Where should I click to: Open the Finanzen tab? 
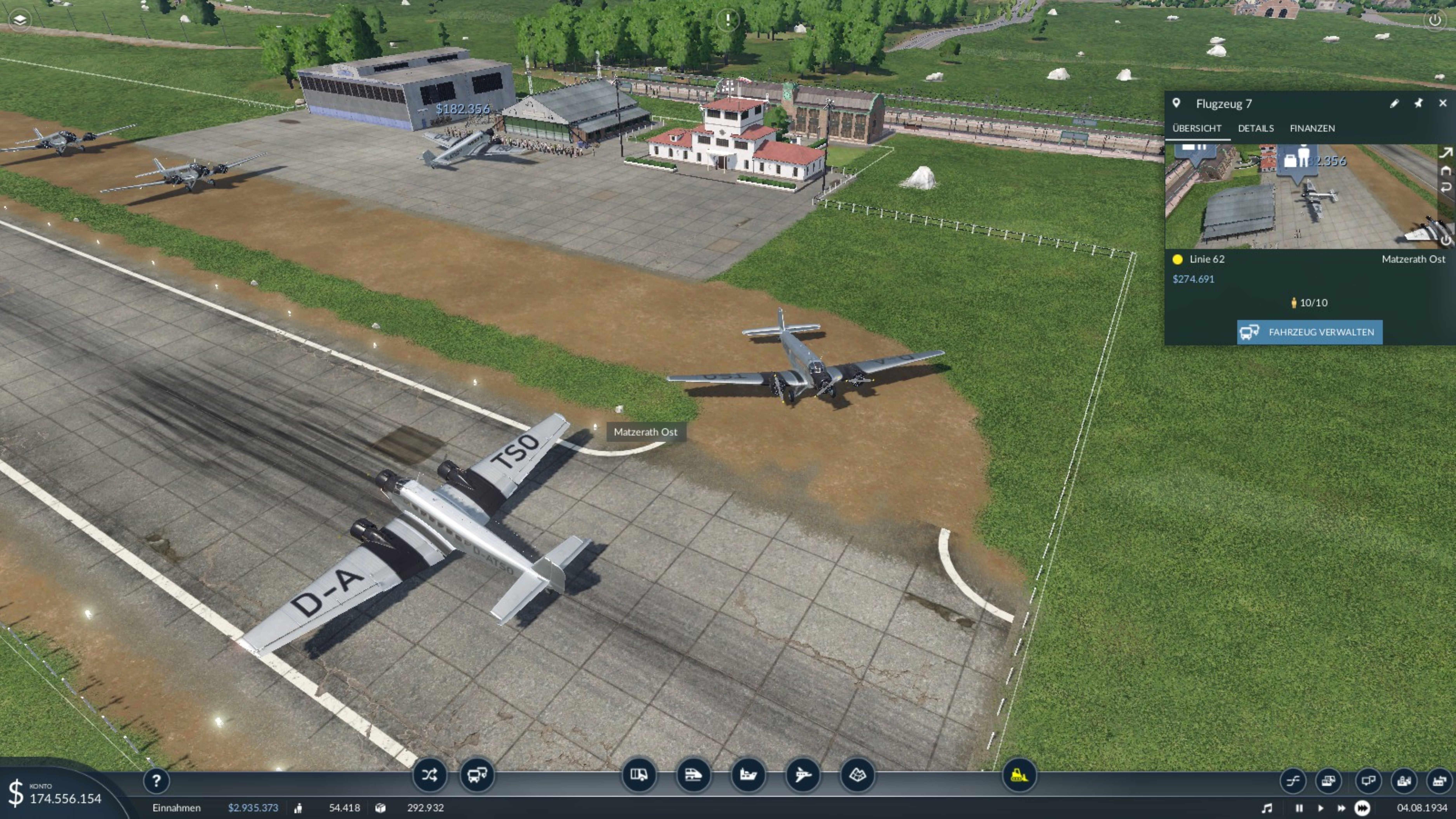[1312, 128]
